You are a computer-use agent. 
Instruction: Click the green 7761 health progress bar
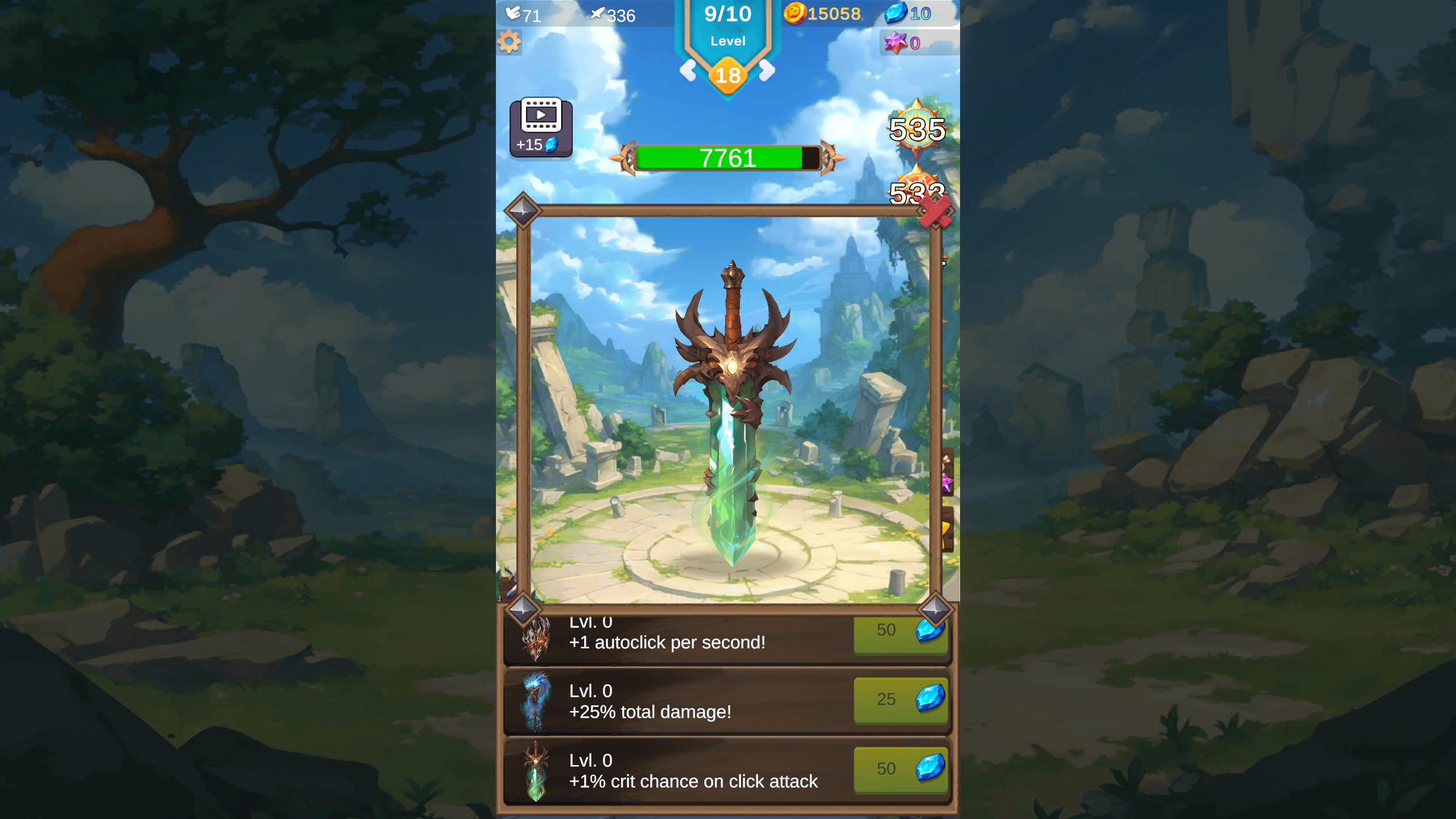(727, 159)
